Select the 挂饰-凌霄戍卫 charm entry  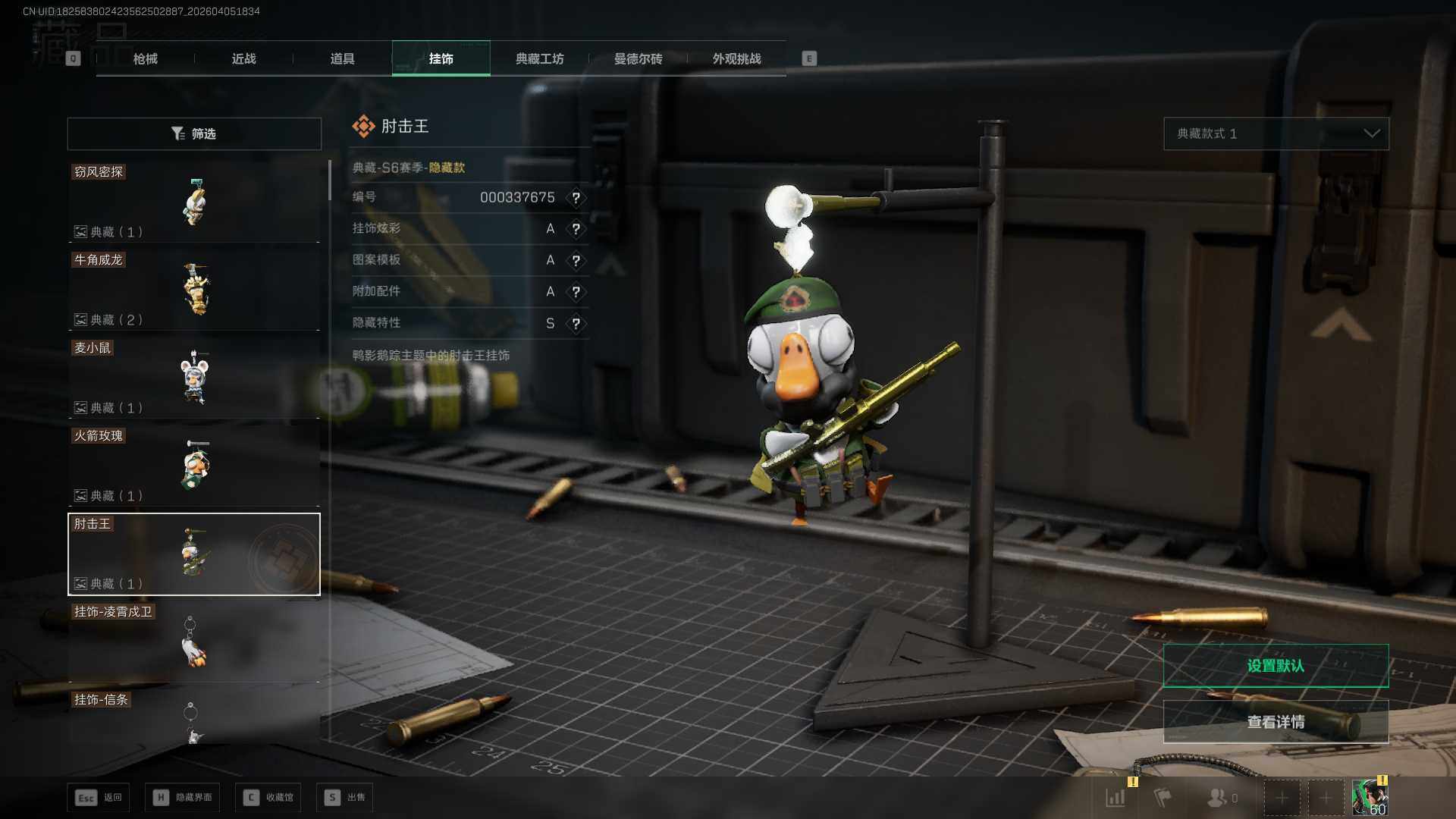coord(194,642)
